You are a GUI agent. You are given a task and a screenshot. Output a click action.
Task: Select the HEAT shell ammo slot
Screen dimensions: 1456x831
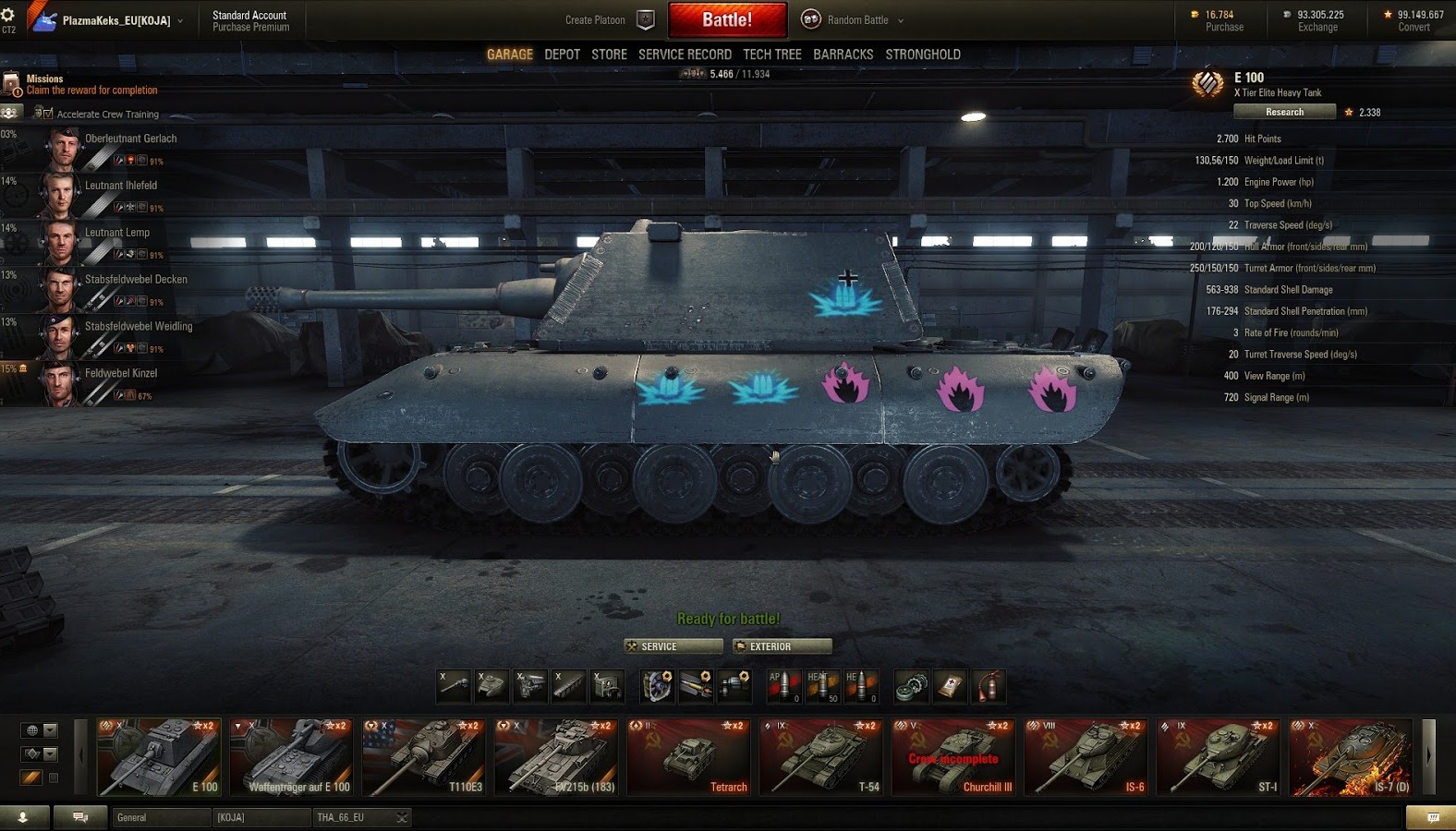(x=822, y=685)
